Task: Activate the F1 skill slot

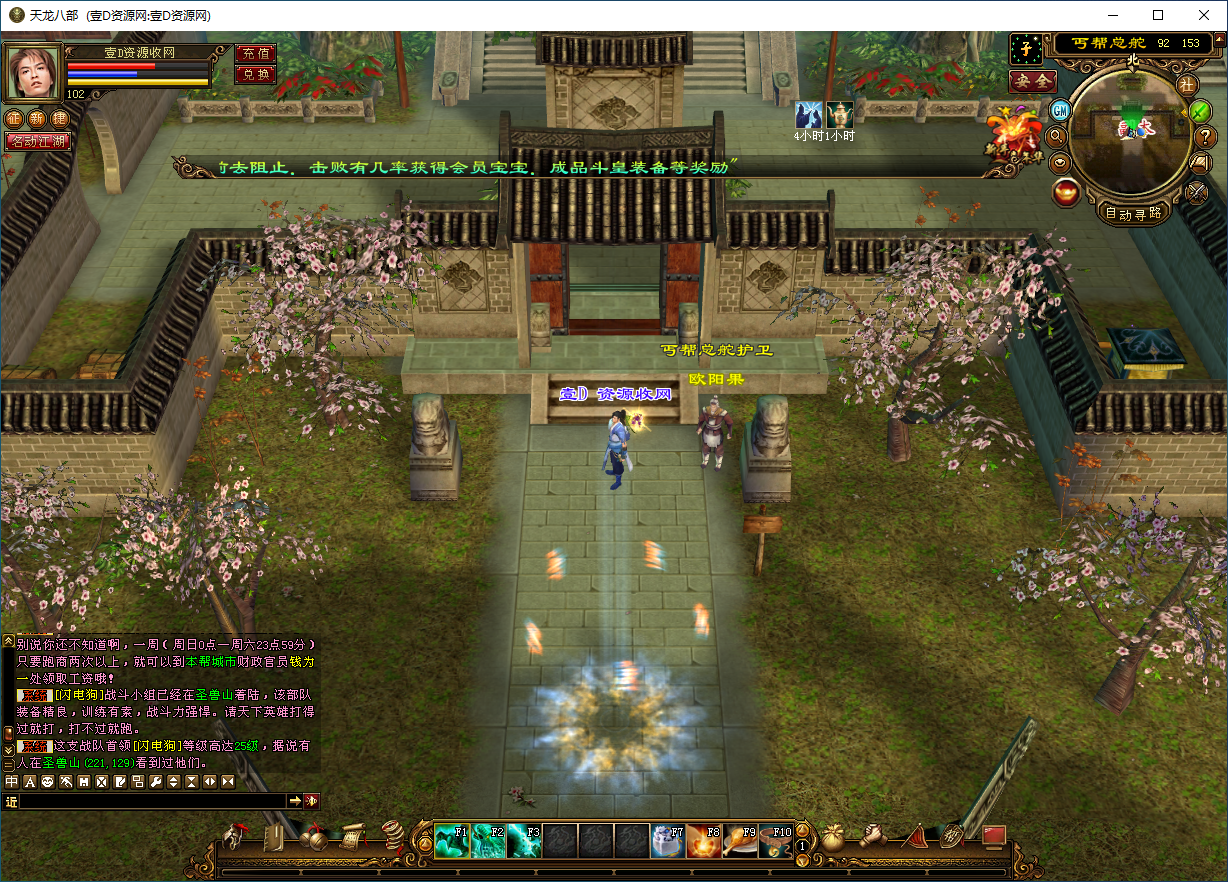Action: click(x=452, y=842)
